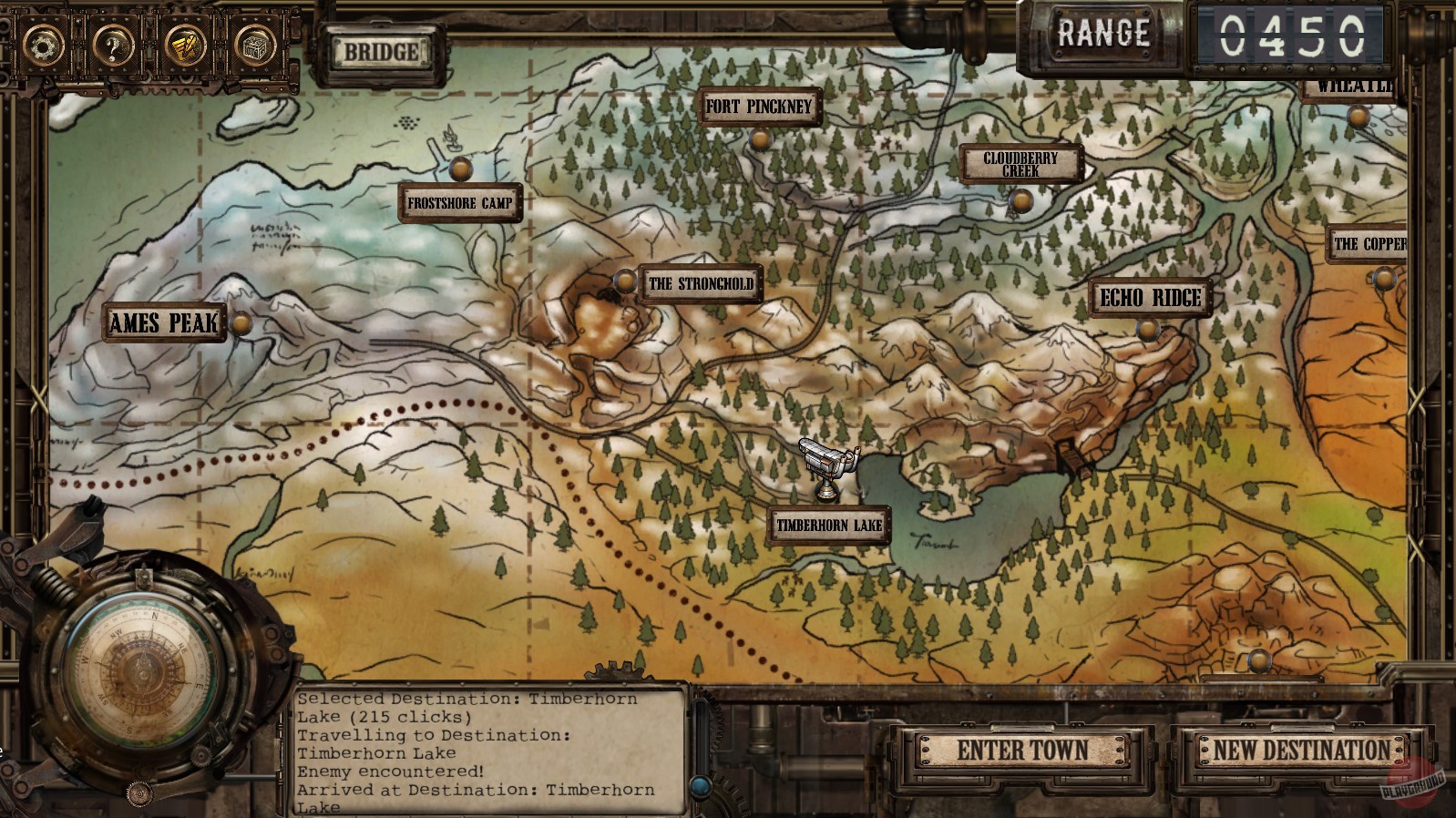Click the Wheatley marker in the corner

pyautogui.click(x=1355, y=87)
